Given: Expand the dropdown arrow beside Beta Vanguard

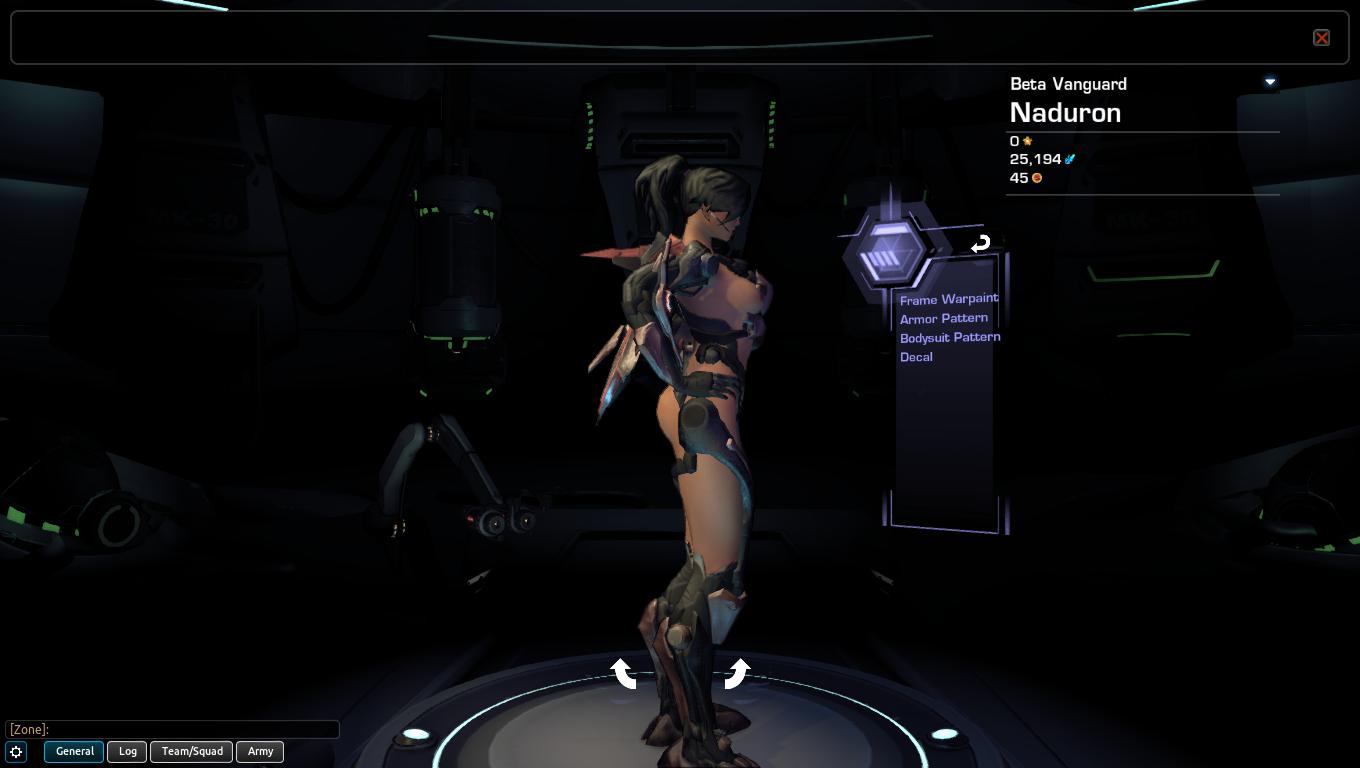Looking at the screenshot, I should coord(1270,82).
